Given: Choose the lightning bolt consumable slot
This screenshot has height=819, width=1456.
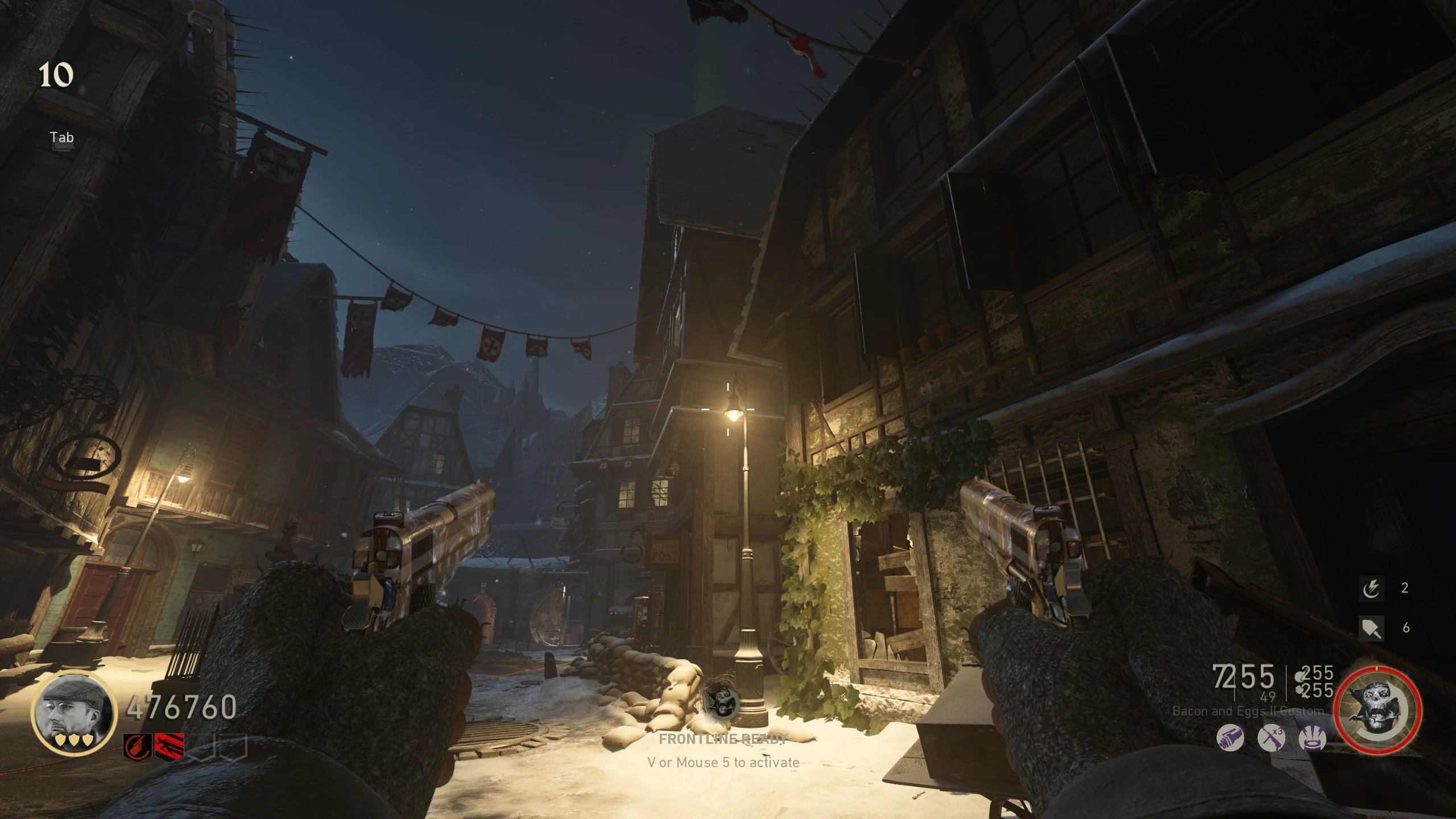Looking at the screenshot, I should [x=1371, y=588].
